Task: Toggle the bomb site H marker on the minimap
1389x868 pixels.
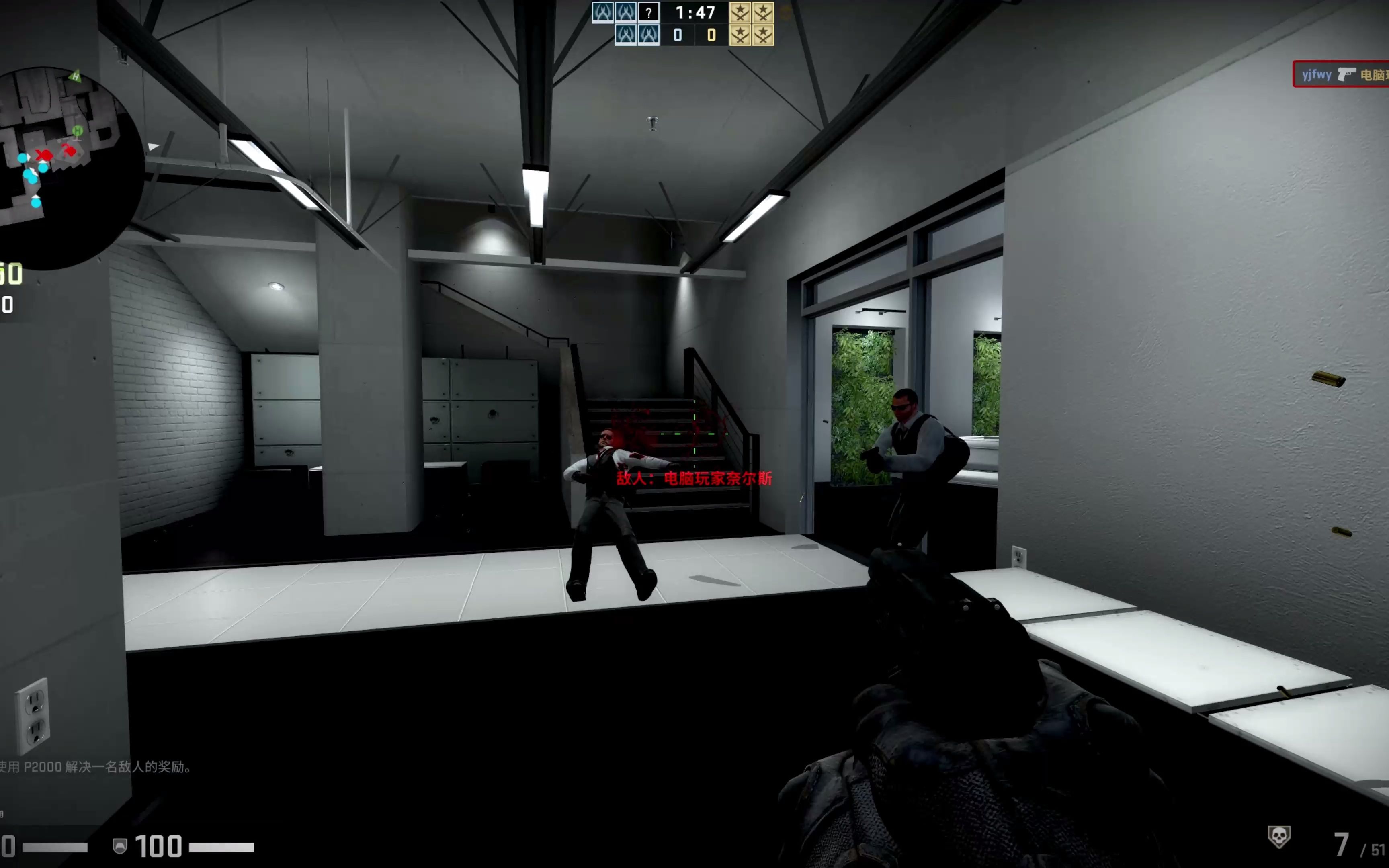Action: pos(78,131)
